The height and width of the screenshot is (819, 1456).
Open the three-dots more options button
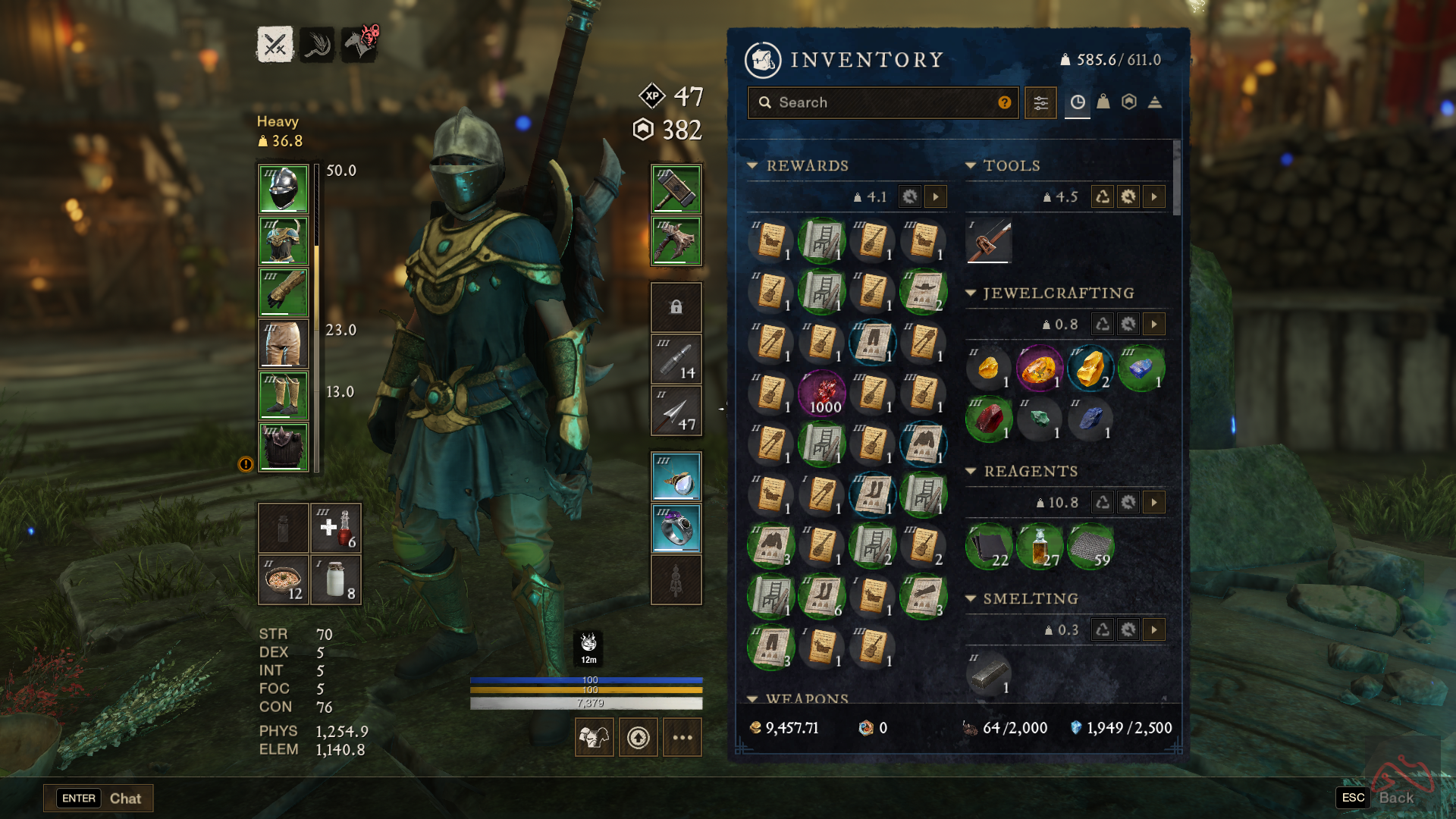(x=682, y=737)
